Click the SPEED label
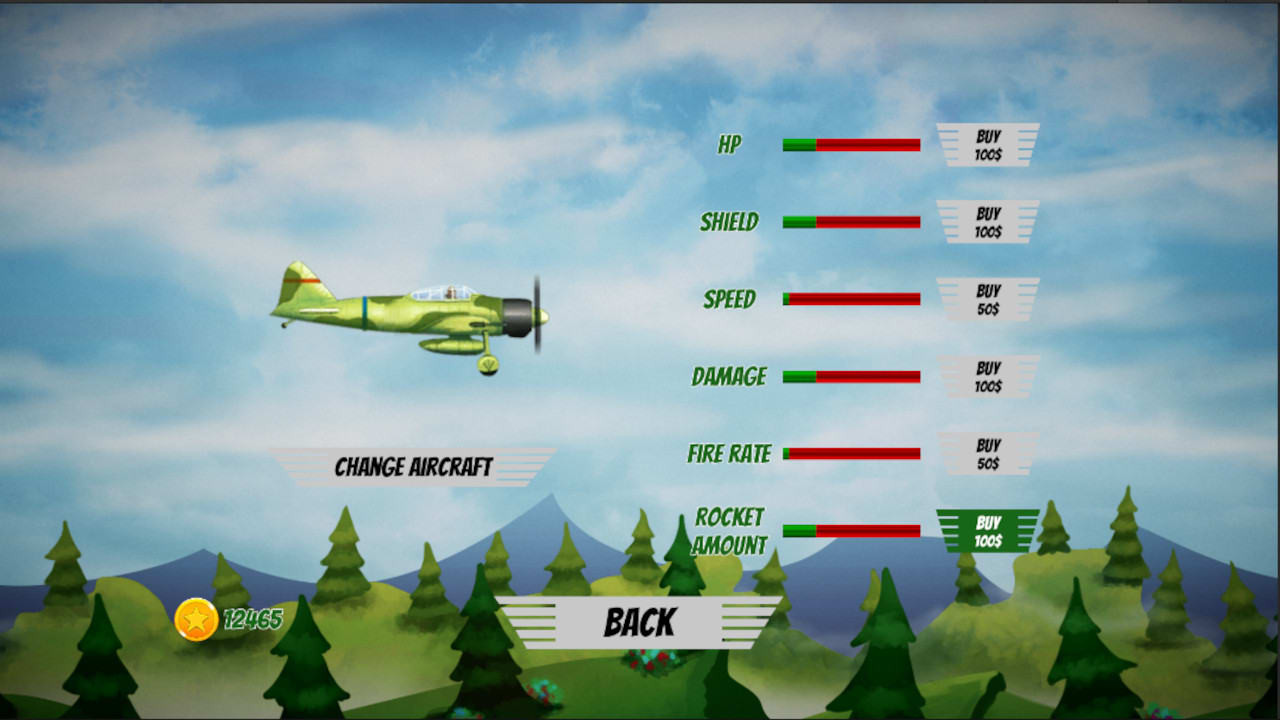Screen dimensions: 1280x720 tap(729, 299)
